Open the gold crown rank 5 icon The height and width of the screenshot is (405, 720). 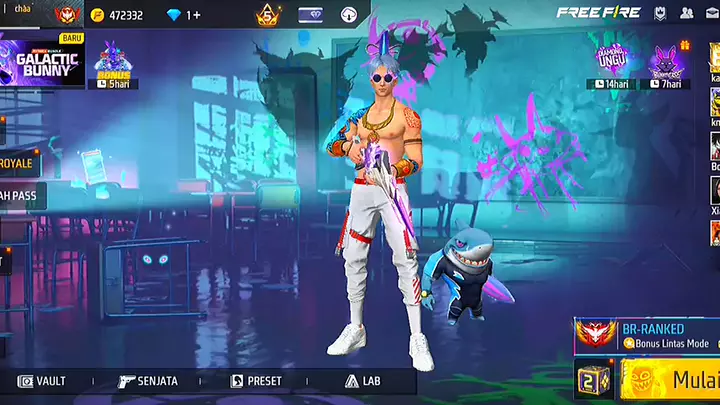coord(267,15)
